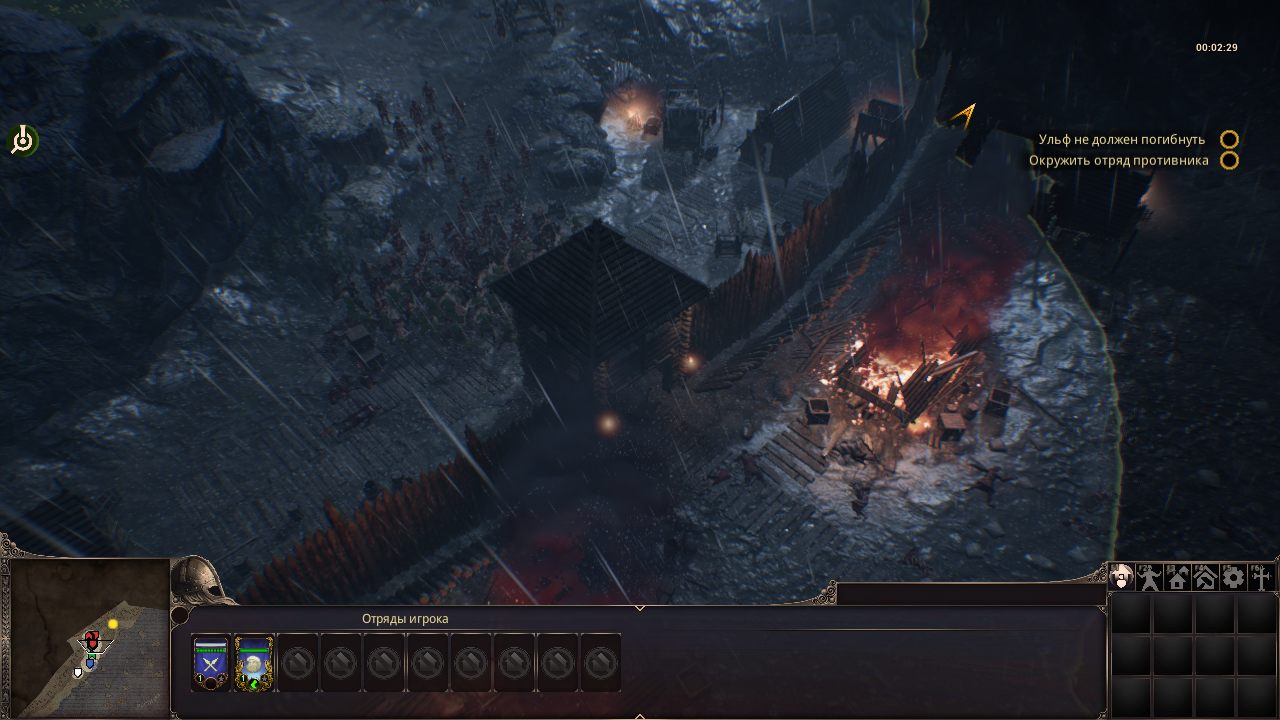Click the round green icon at left edge

22,141
